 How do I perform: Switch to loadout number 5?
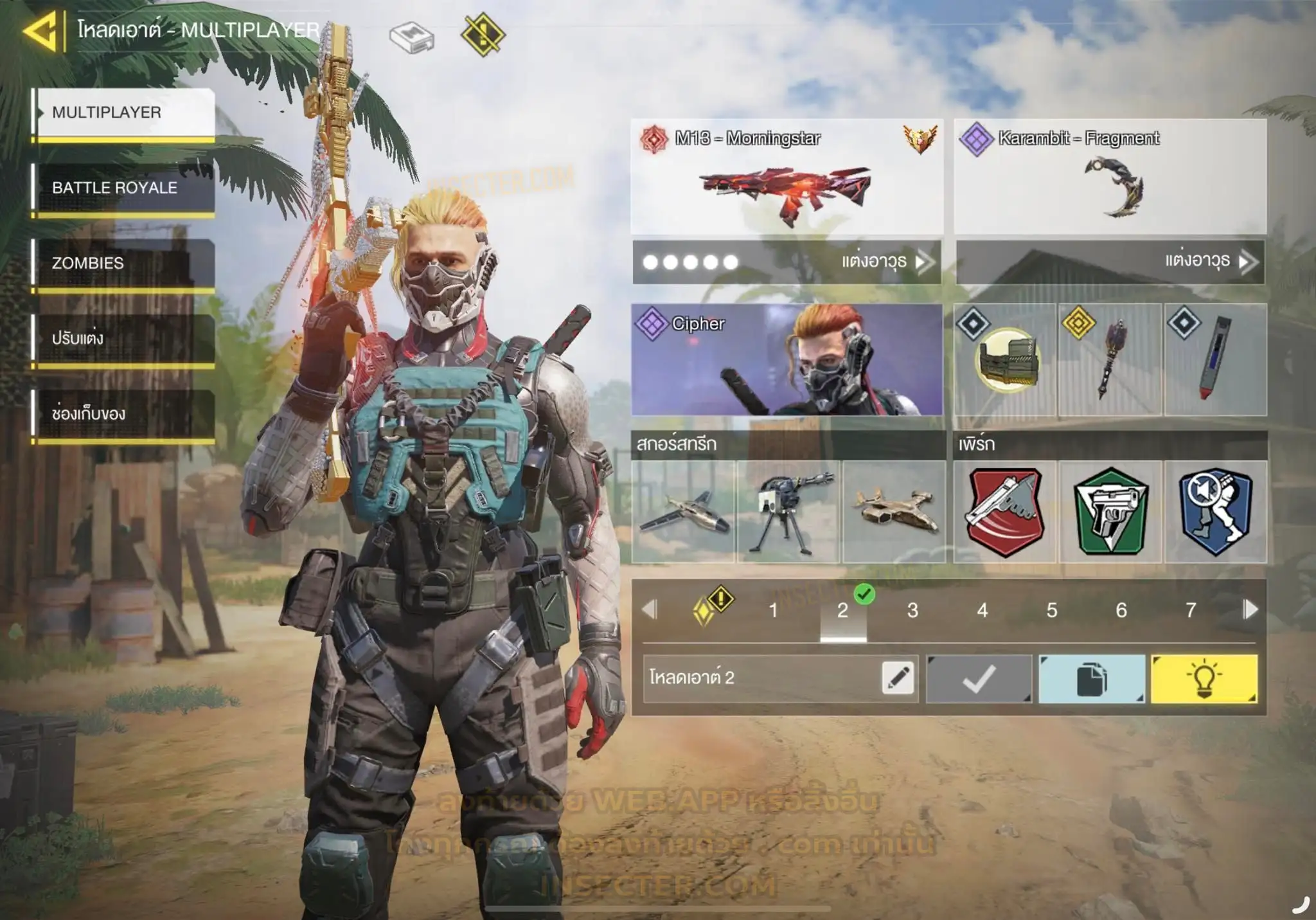(1051, 610)
